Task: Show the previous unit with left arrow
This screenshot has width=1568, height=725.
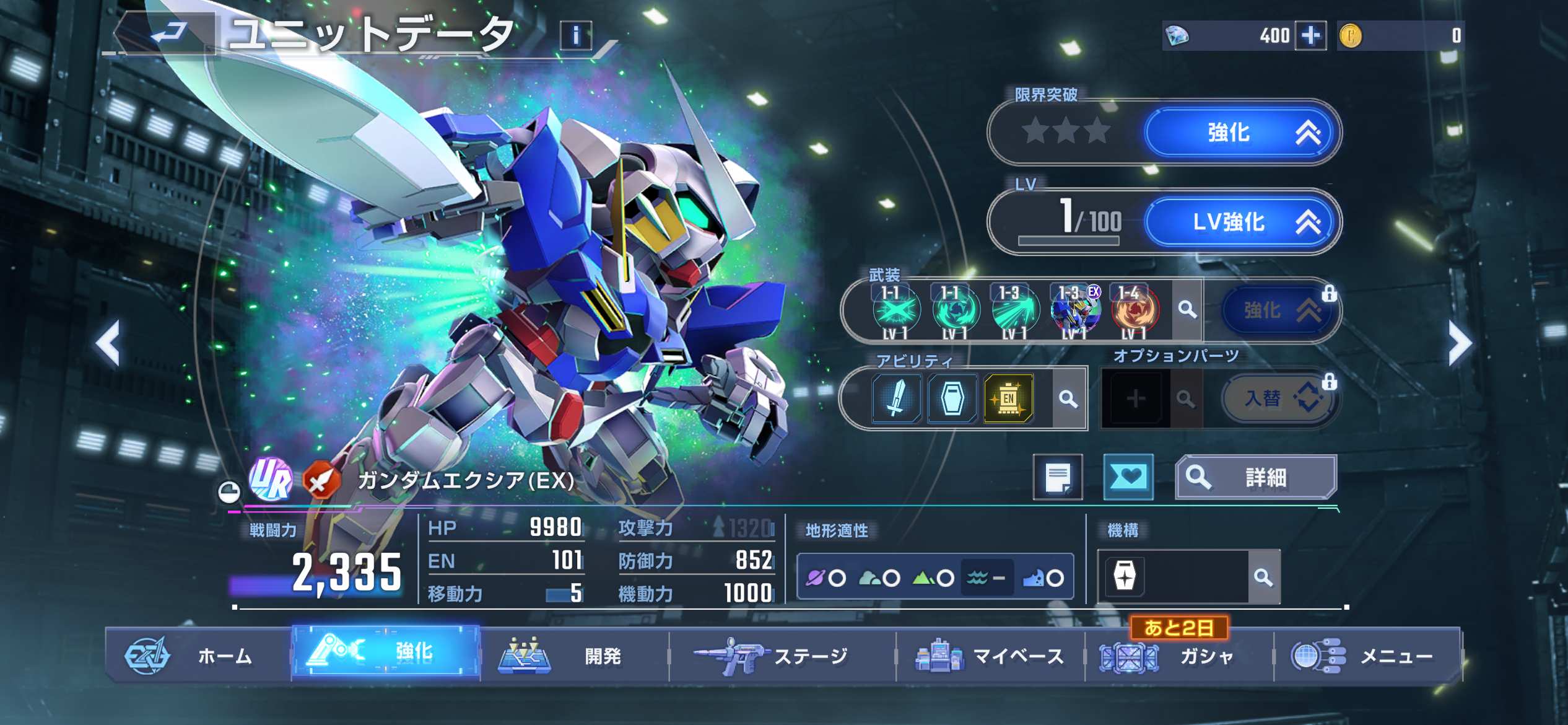Action: [109, 344]
